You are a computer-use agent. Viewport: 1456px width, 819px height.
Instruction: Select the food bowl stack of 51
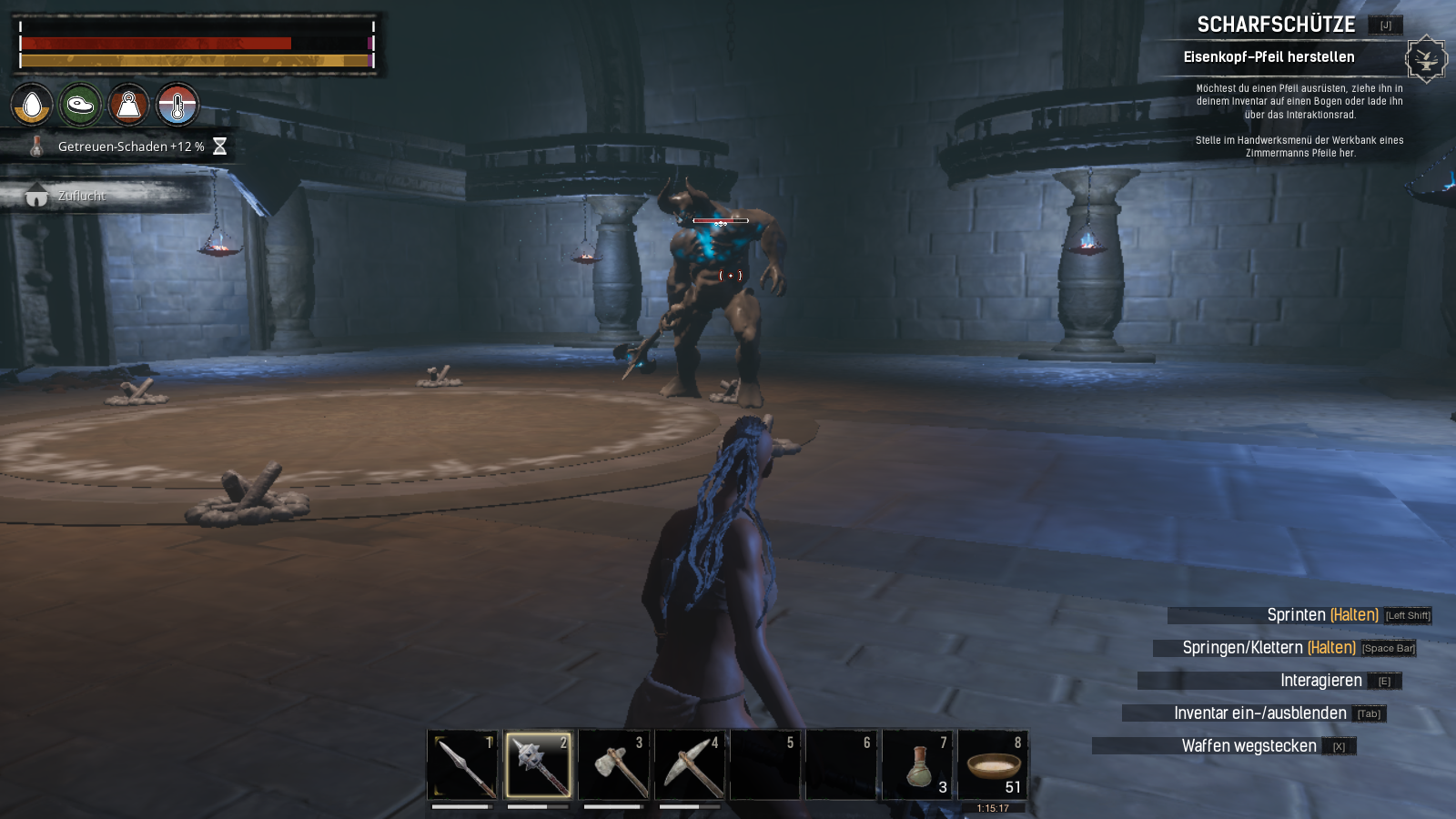(x=993, y=764)
